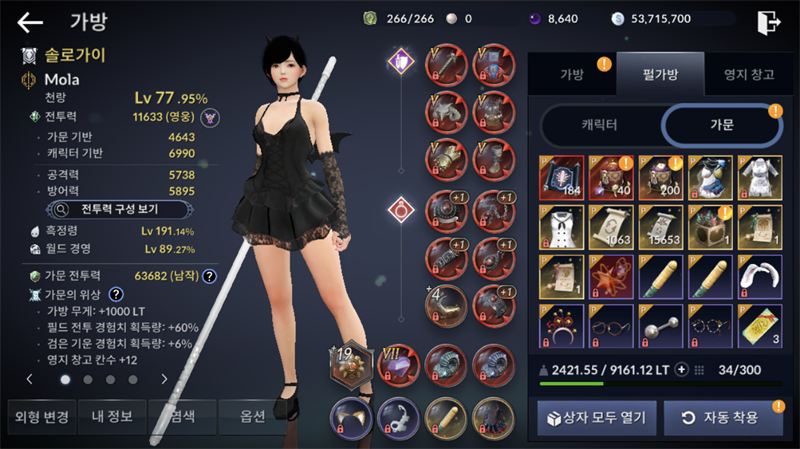Switch to the 가방 tab
The height and width of the screenshot is (449, 800).
[572, 75]
